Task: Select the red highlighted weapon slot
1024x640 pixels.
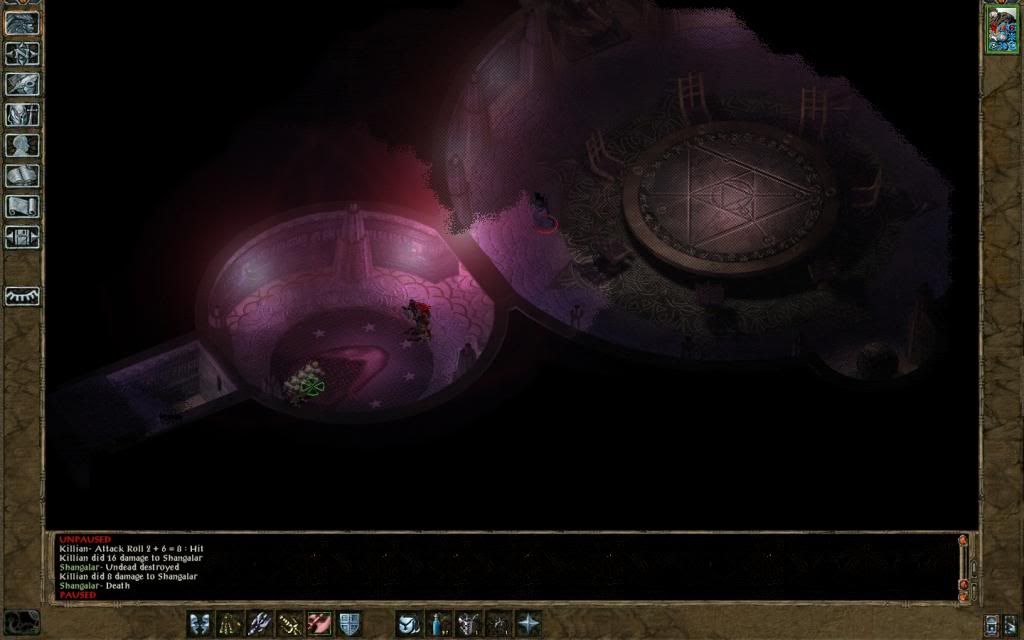Action: point(319,624)
